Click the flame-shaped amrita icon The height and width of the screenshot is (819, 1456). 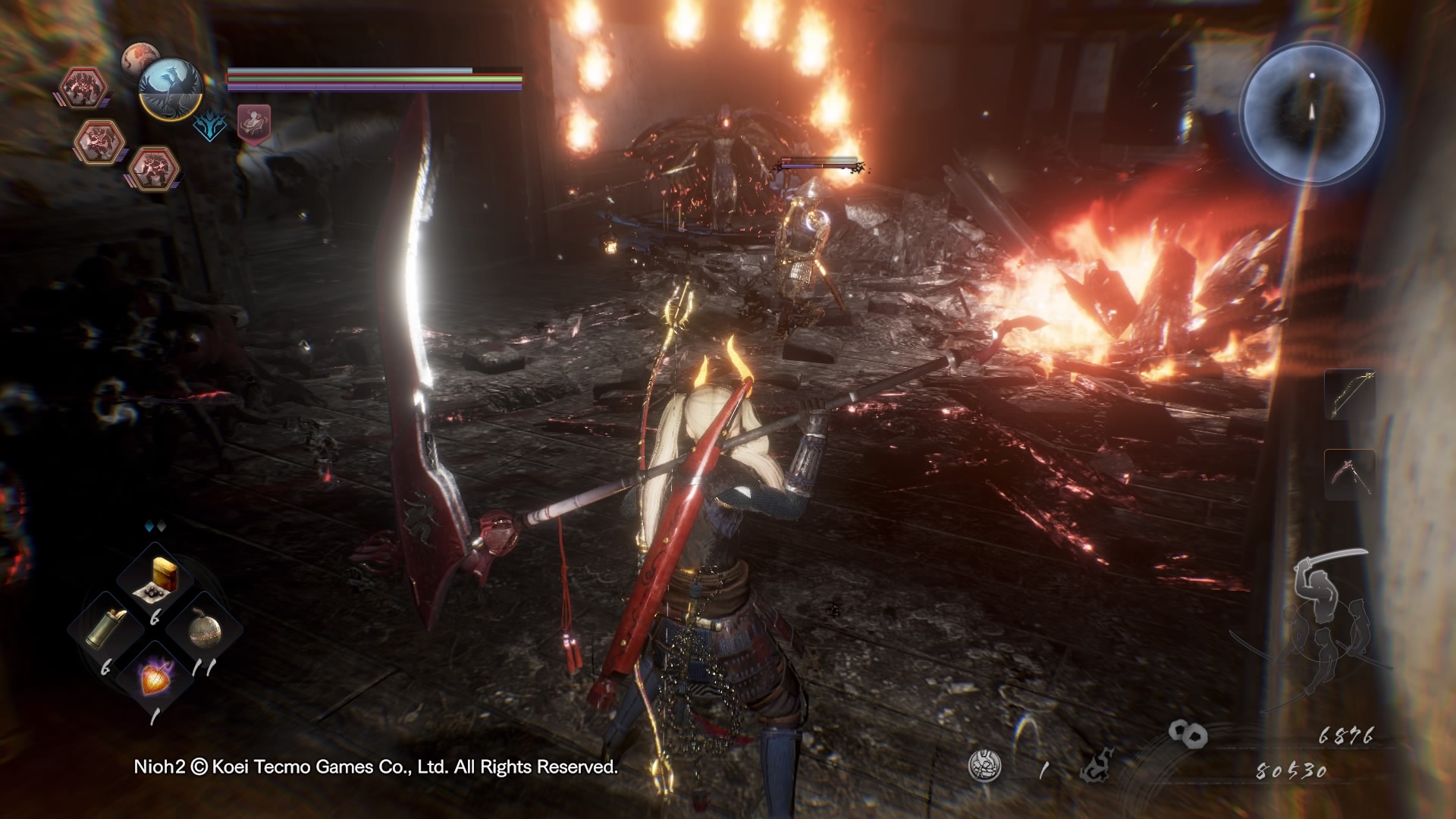[1097, 768]
